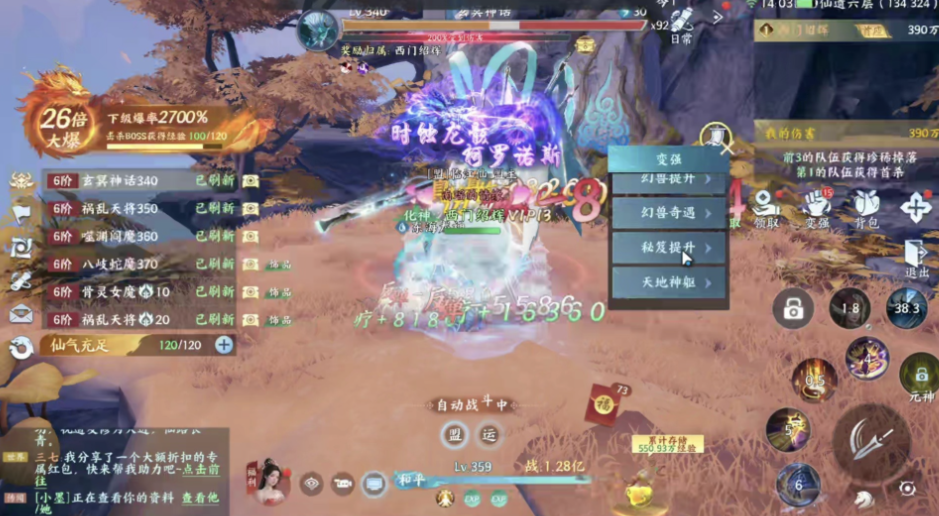Open the 幻兽奇遇 entry in the 变强 menu

(669, 212)
